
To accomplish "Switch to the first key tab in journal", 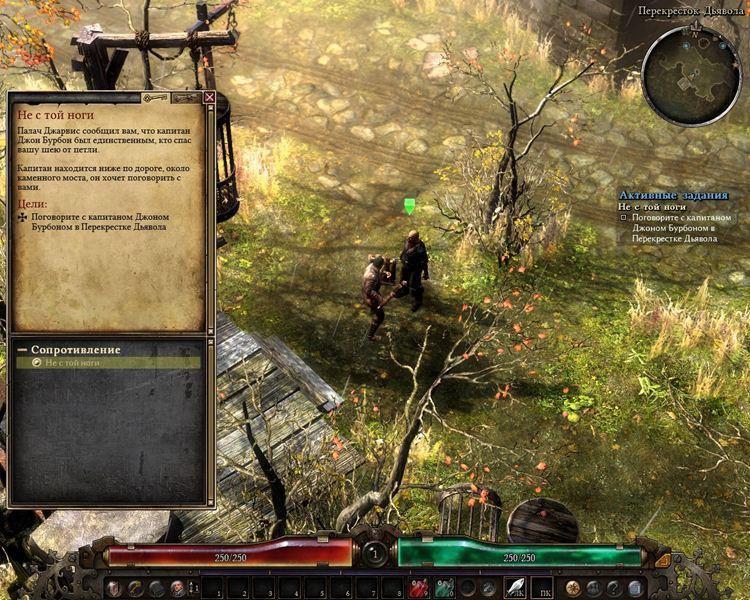I will click(155, 98).
